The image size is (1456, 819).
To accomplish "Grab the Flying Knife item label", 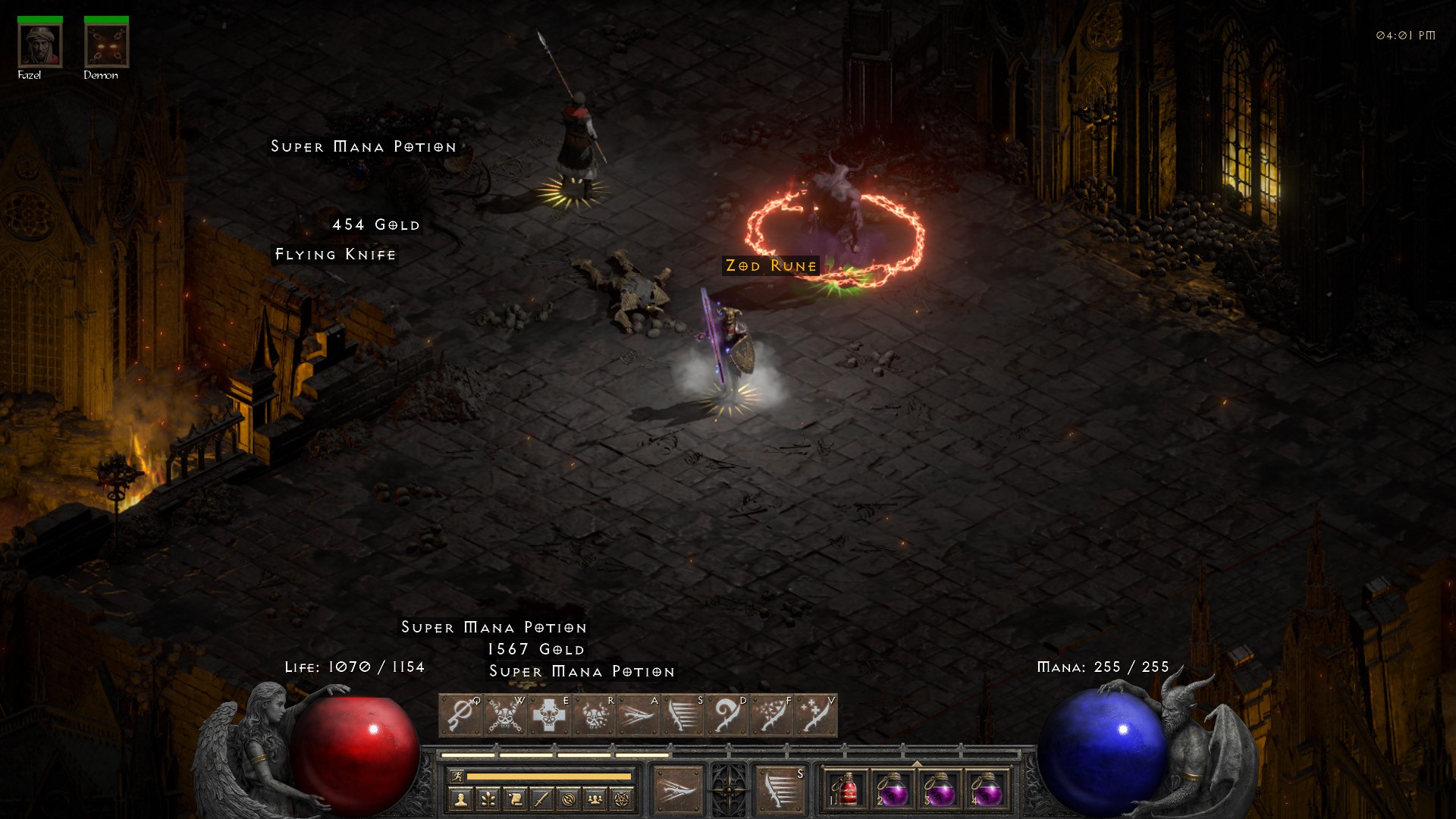I will coord(335,255).
